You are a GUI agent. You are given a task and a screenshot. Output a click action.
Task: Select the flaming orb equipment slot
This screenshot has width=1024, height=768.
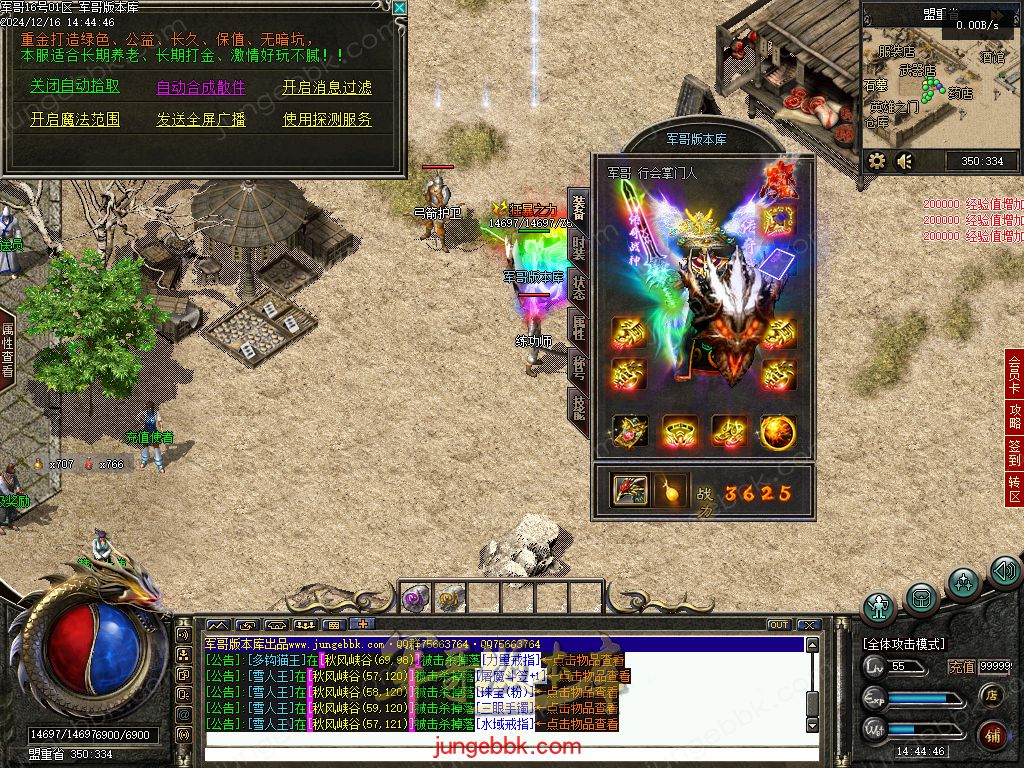(778, 432)
